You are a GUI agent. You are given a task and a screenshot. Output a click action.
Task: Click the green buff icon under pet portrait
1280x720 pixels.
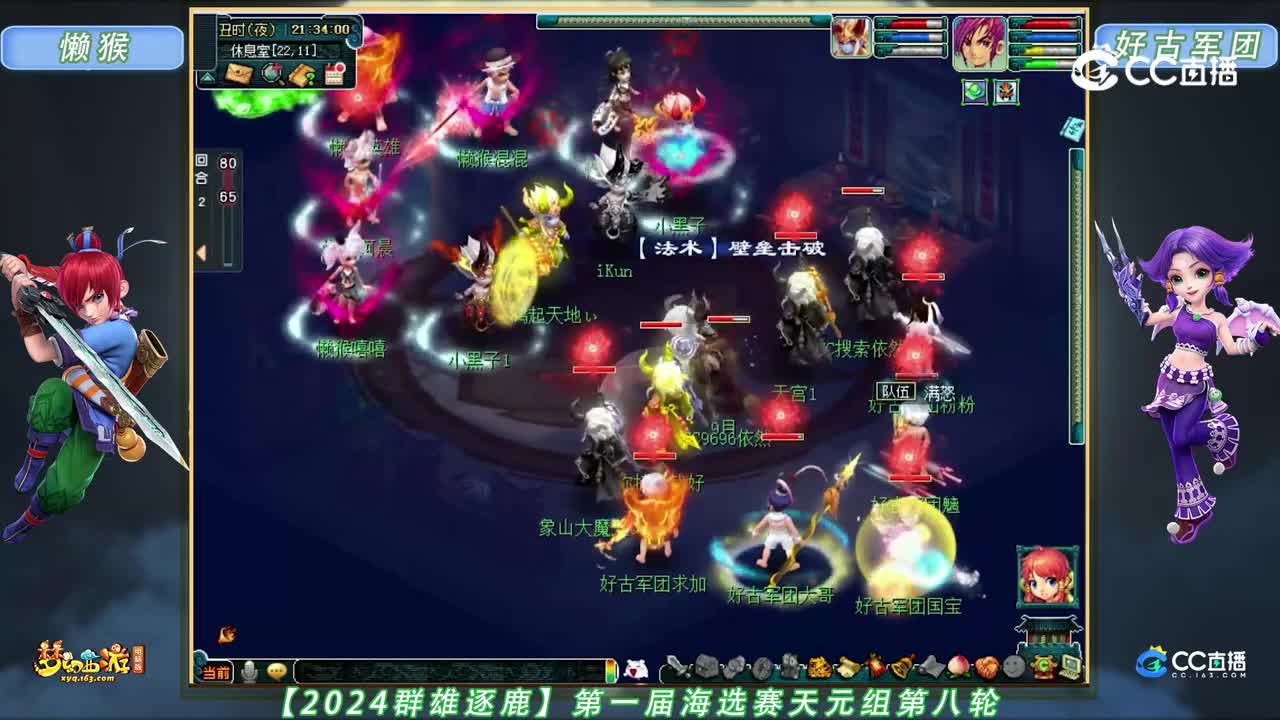coord(974,91)
